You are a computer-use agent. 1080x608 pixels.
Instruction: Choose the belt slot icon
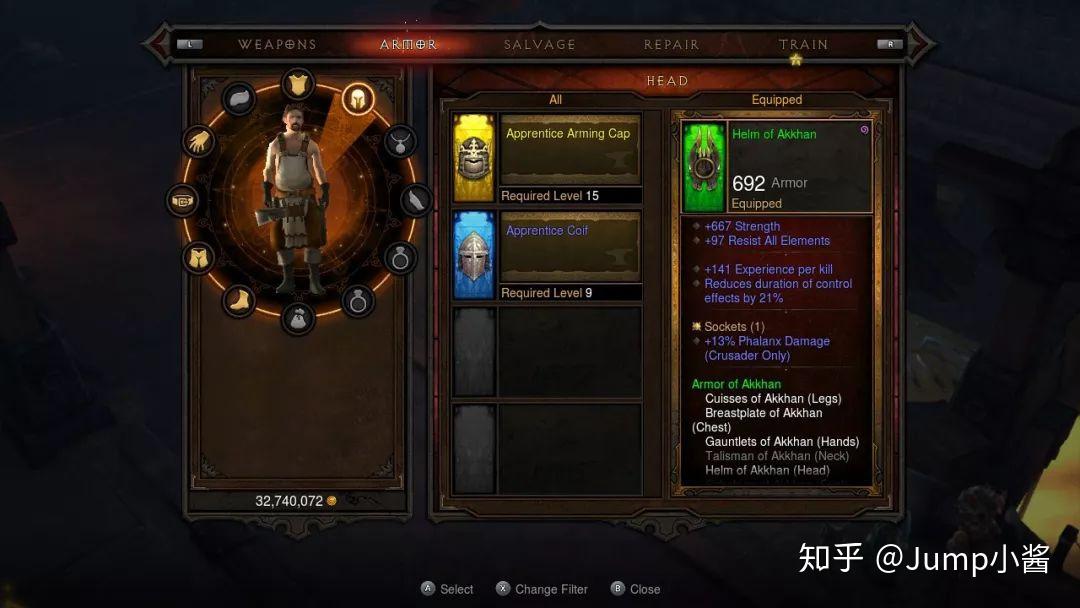(183, 200)
